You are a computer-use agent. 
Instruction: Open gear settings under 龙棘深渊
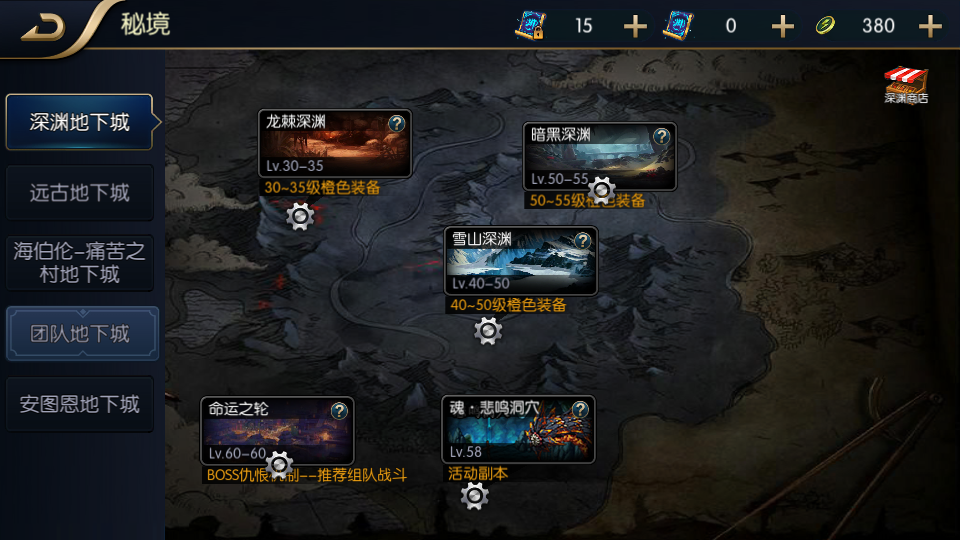pos(300,215)
